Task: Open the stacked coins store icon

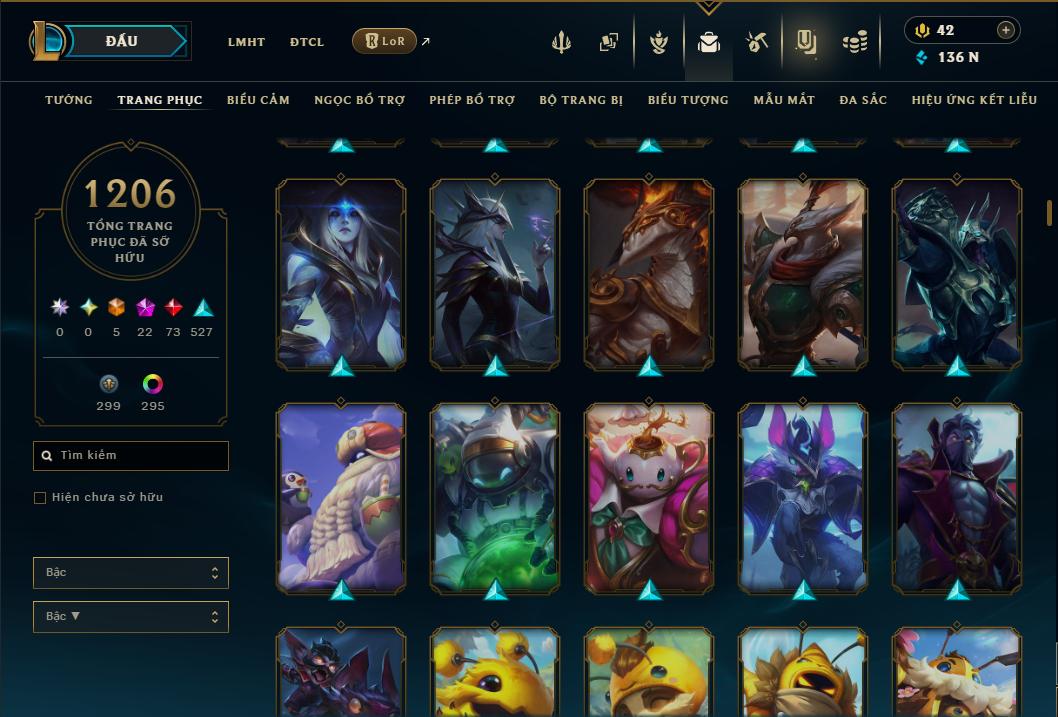Action: (854, 42)
